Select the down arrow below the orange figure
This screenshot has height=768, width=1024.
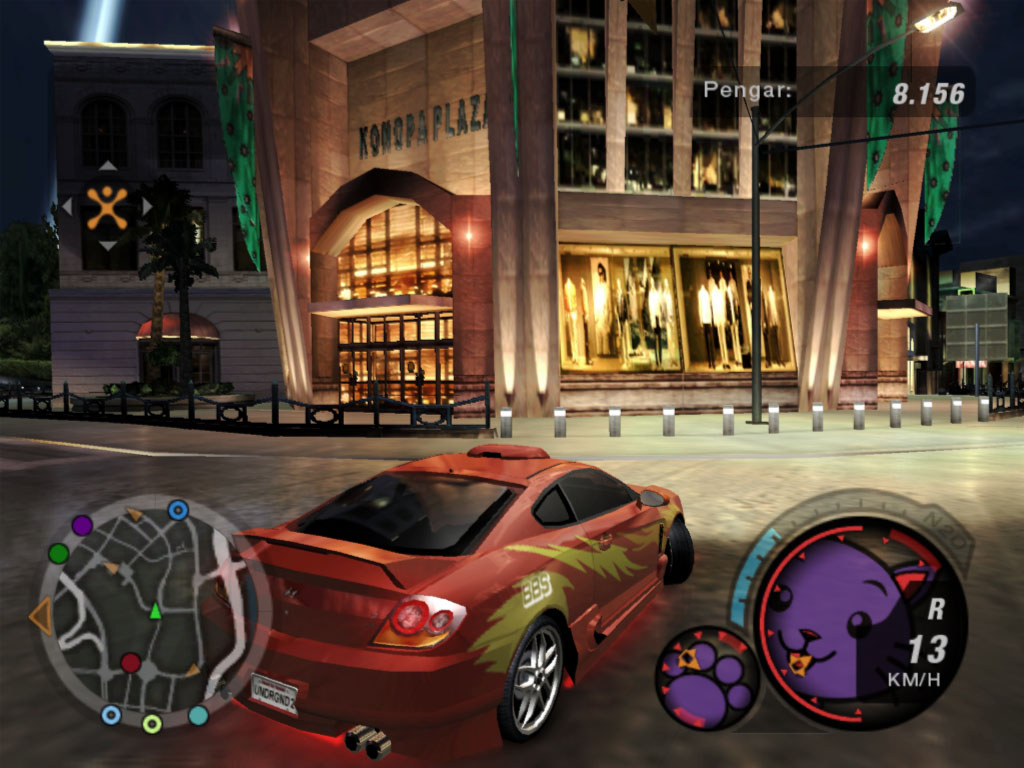click(106, 246)
